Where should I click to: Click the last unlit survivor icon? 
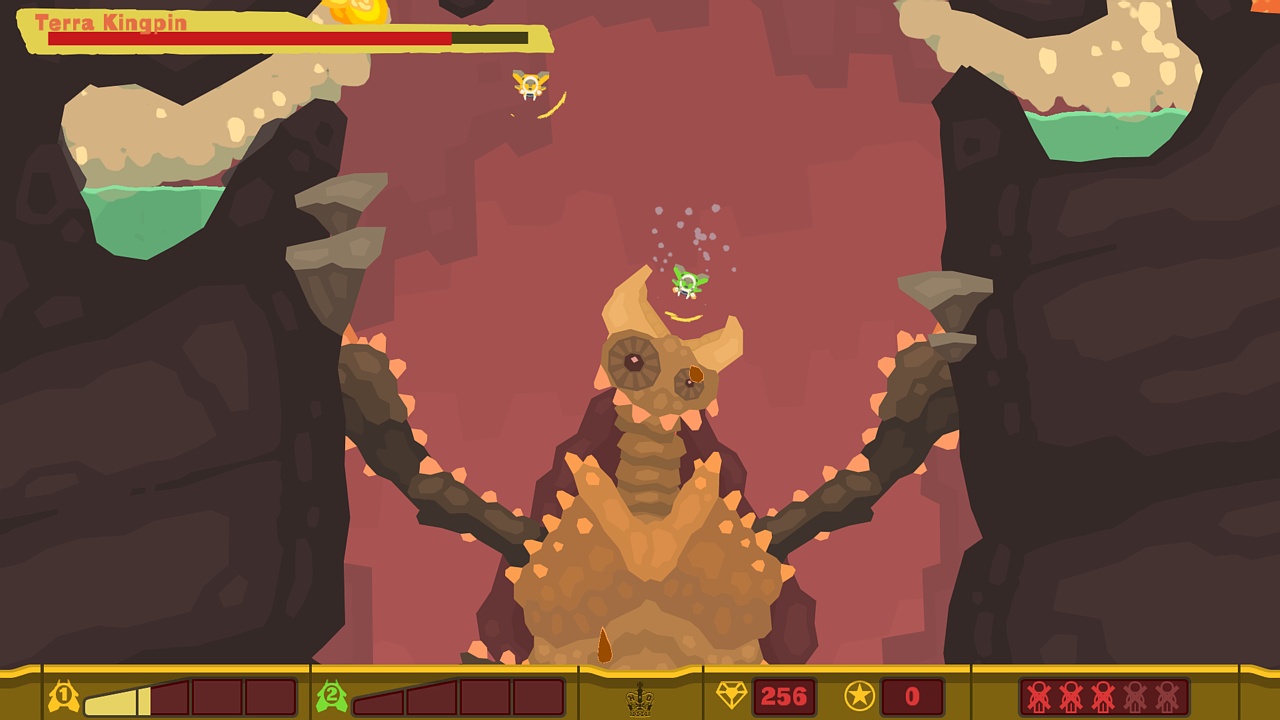tap(1167, 697)
